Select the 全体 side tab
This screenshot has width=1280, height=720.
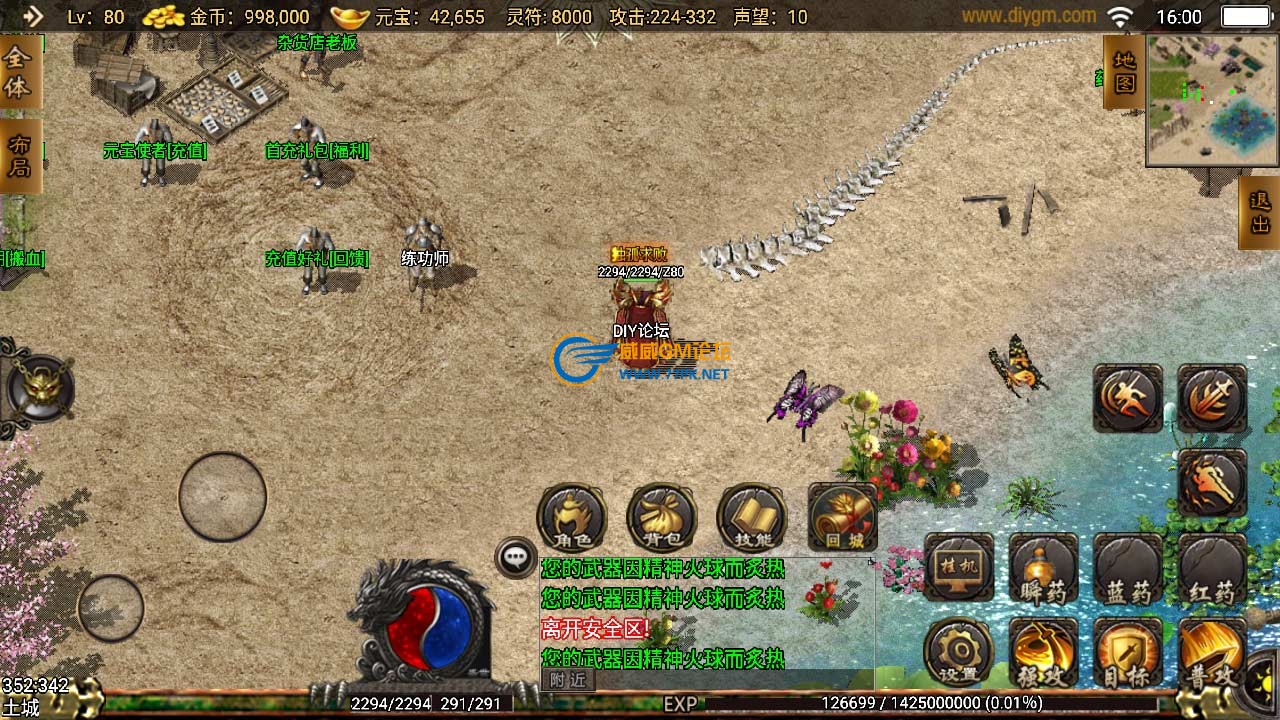[20, 72]
